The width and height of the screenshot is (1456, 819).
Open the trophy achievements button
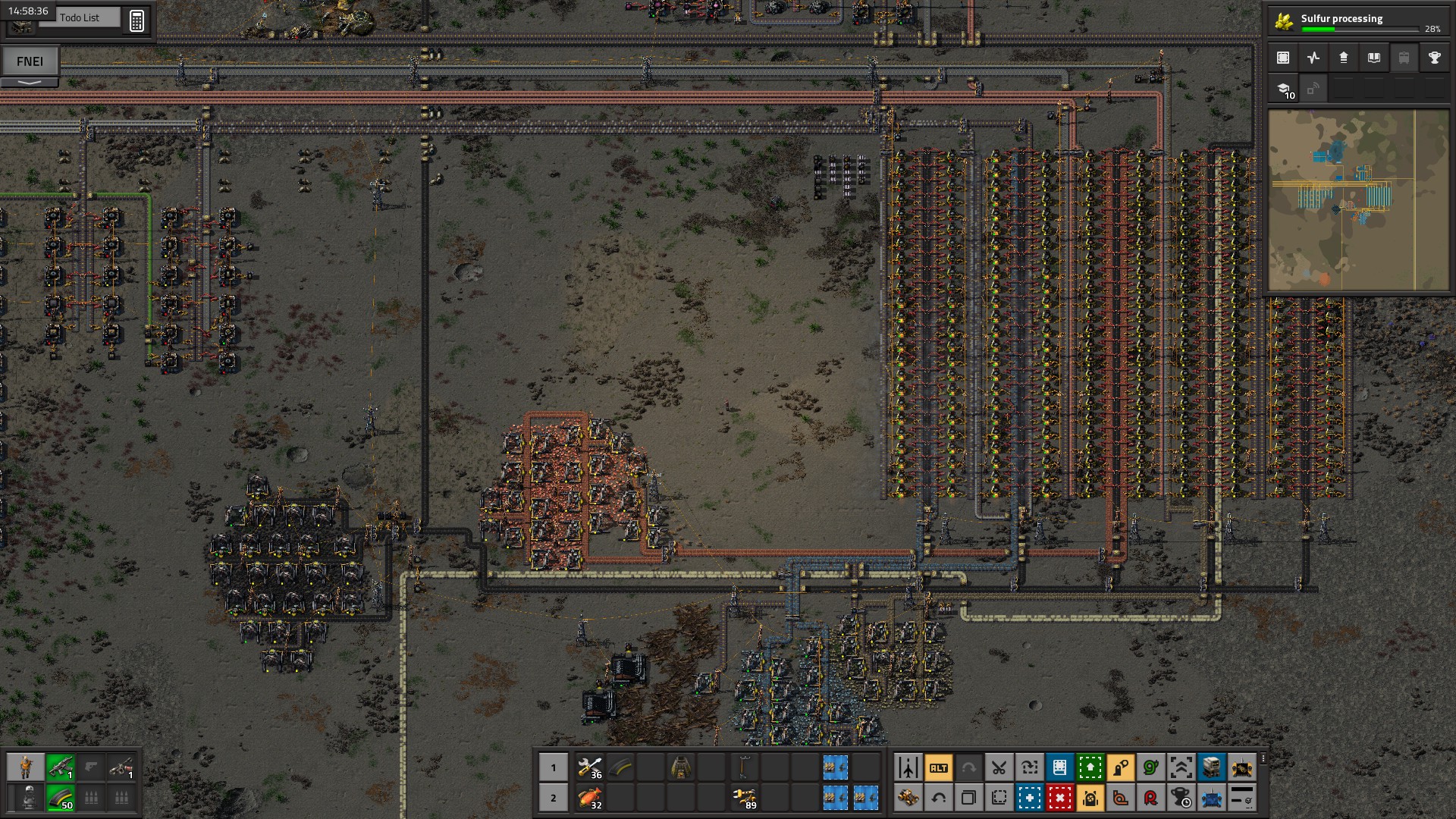[x=1434, y=58]
